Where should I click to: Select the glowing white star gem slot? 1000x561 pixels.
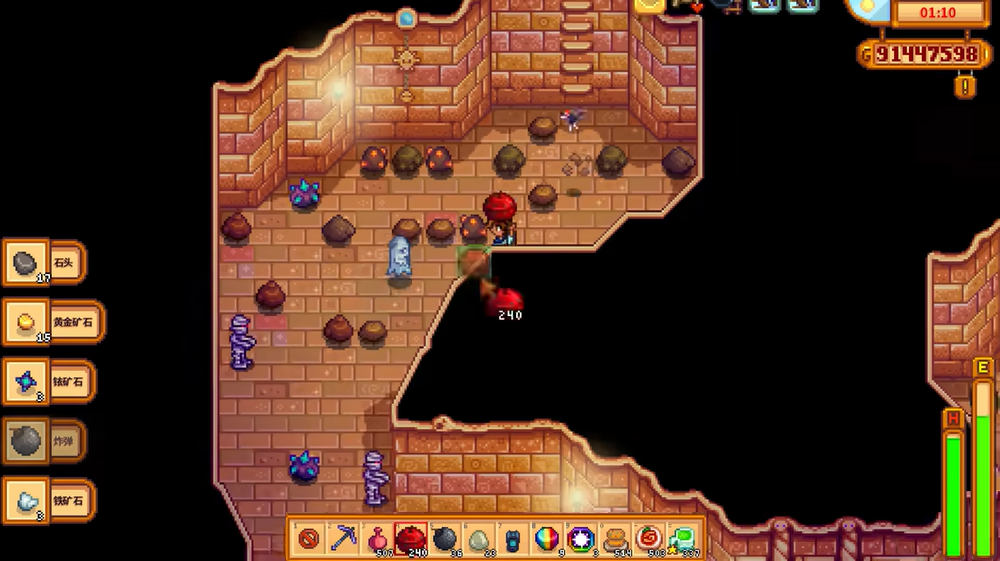point(581,539)
